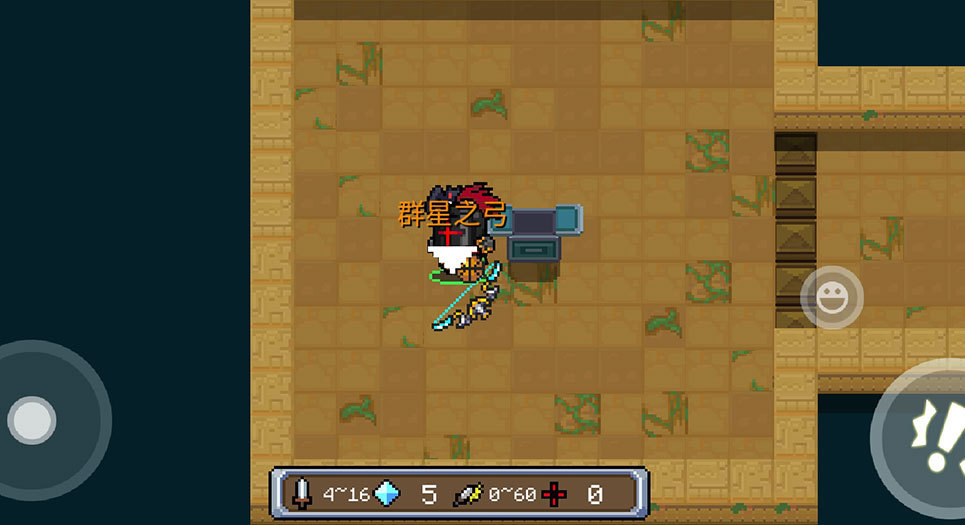
Task: Tap the smiley face emote button
Action: pos(832,296)
